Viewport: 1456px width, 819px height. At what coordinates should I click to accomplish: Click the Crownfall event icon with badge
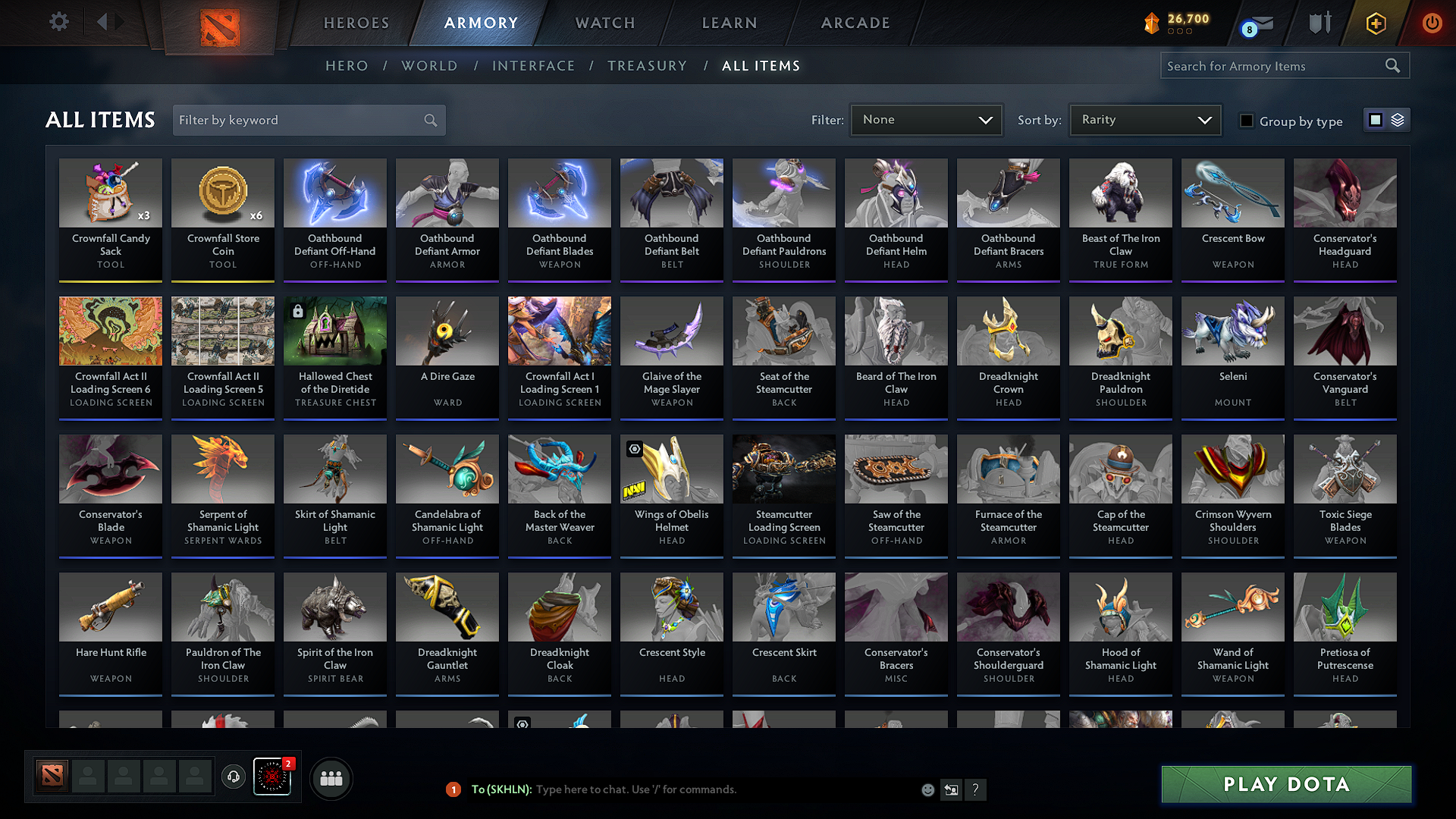point(272,778)
